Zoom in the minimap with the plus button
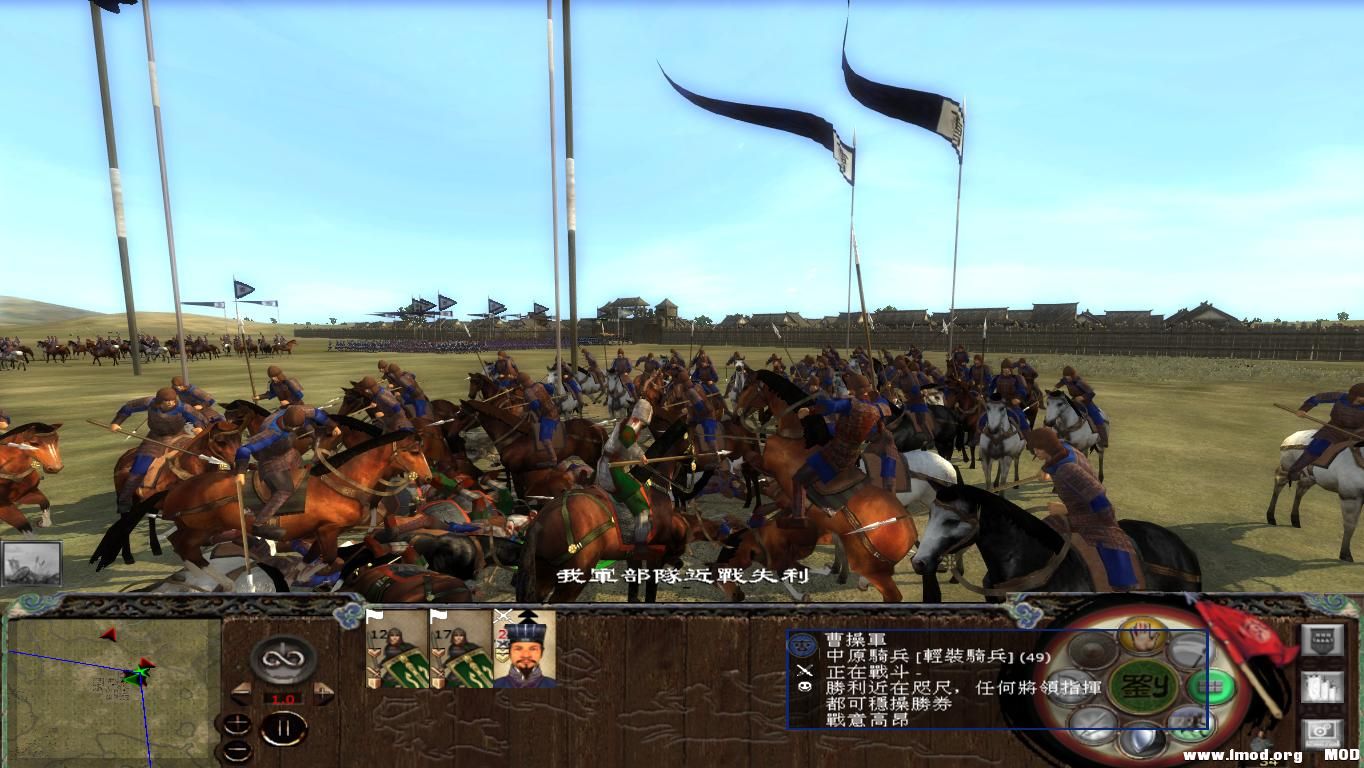 pyautogui.click(x=237, y=723)
